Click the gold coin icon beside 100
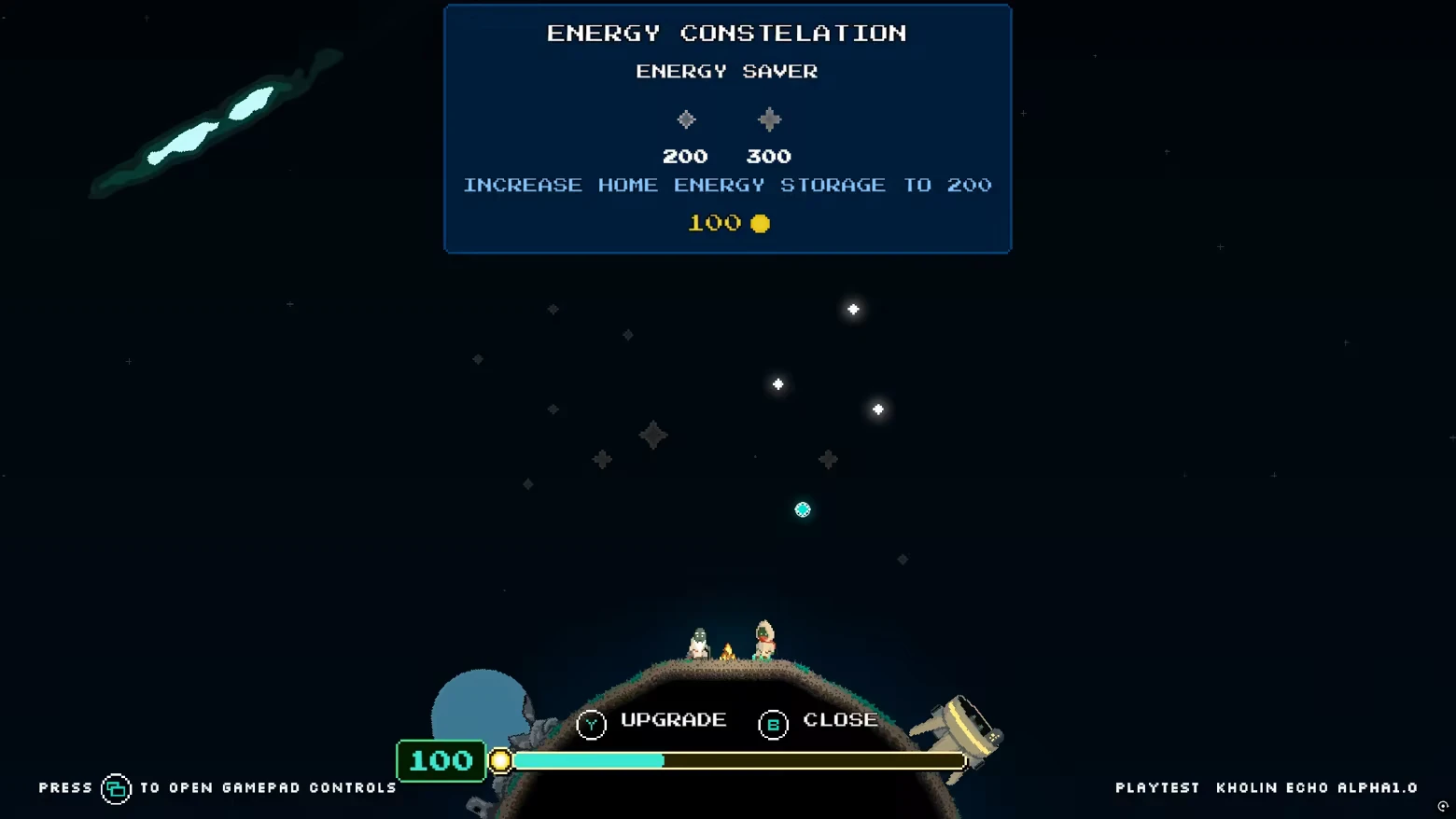This screenshot has height=819, width=1456. 760,223
